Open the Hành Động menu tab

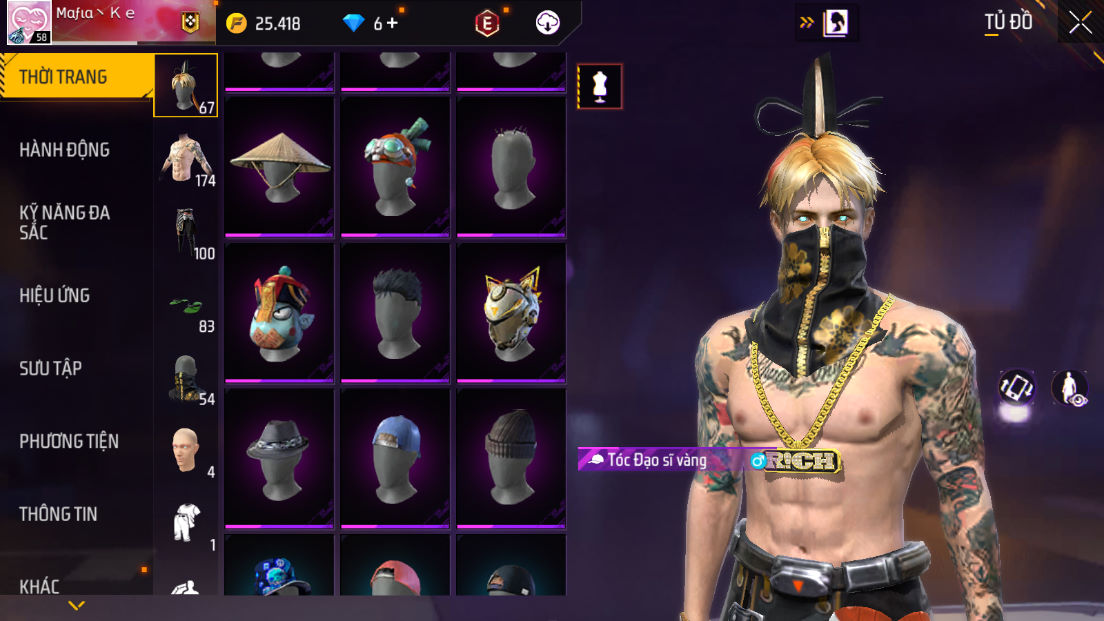[x=65, y=150]
